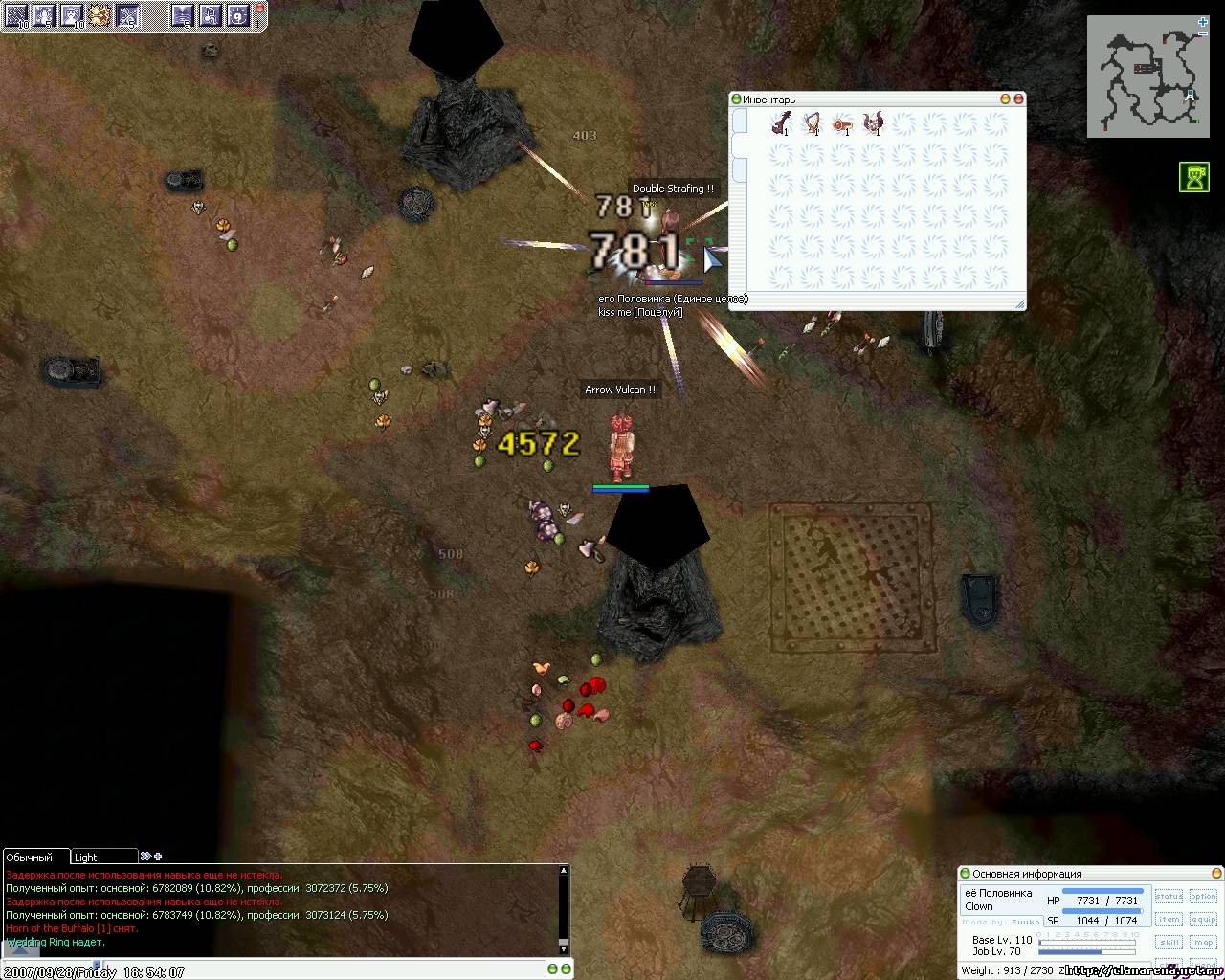
Task: Use the arrow burst skill on hotbar
Action: tap(100, 14)
